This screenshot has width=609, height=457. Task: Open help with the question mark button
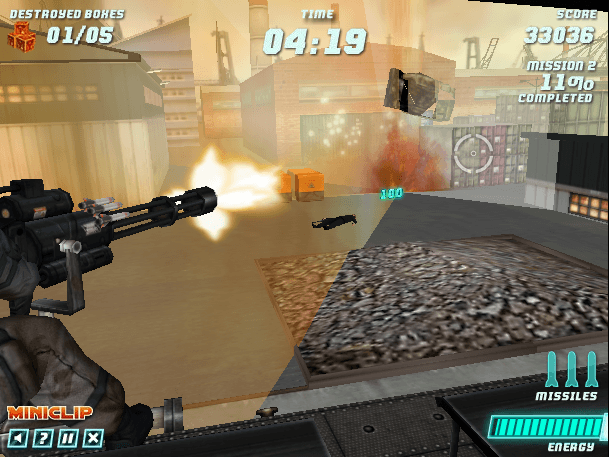[43, 437]
